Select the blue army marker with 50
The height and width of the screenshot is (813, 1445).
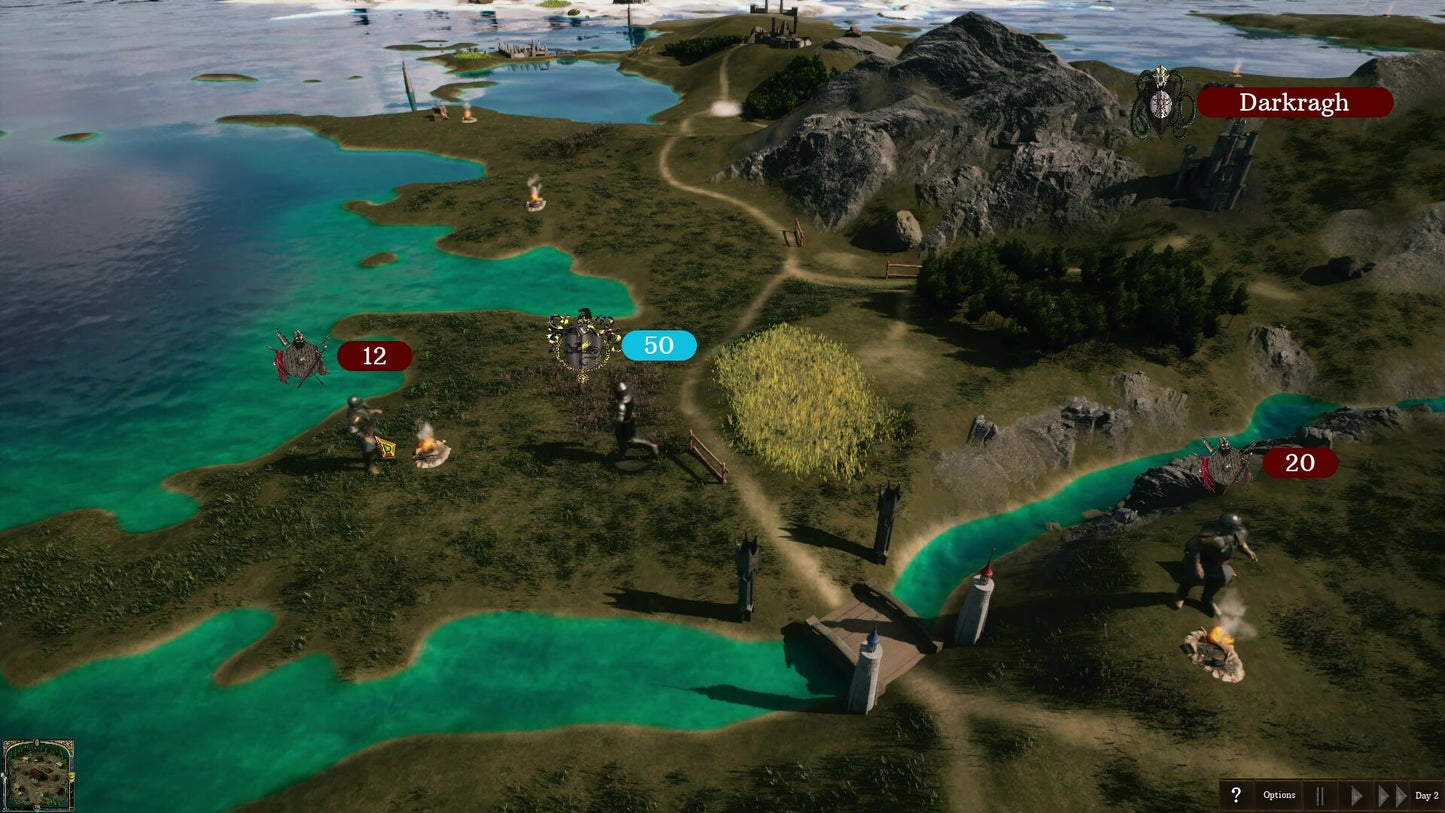pos(658,345)
